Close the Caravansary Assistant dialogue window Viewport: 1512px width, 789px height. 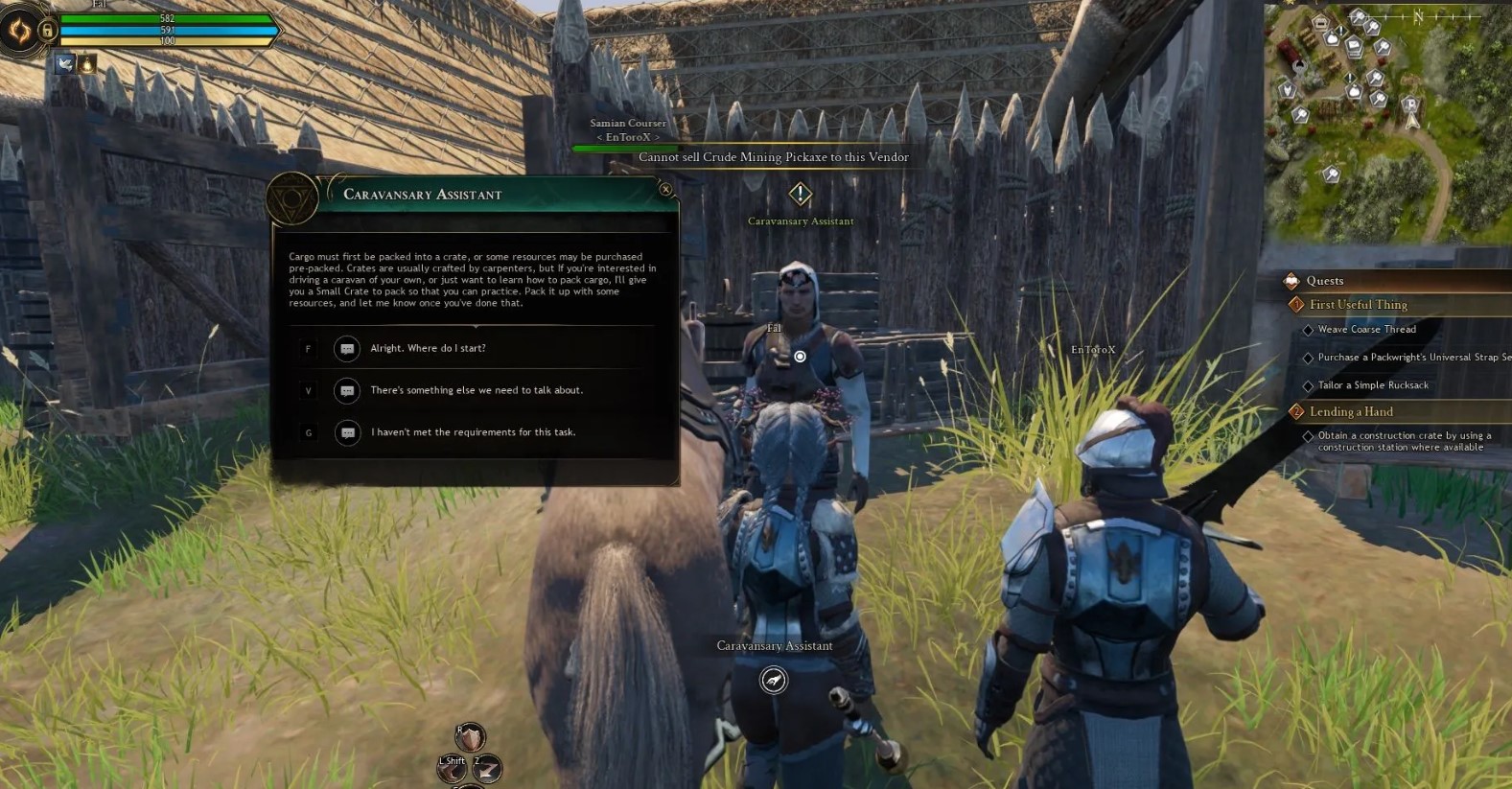665,190
